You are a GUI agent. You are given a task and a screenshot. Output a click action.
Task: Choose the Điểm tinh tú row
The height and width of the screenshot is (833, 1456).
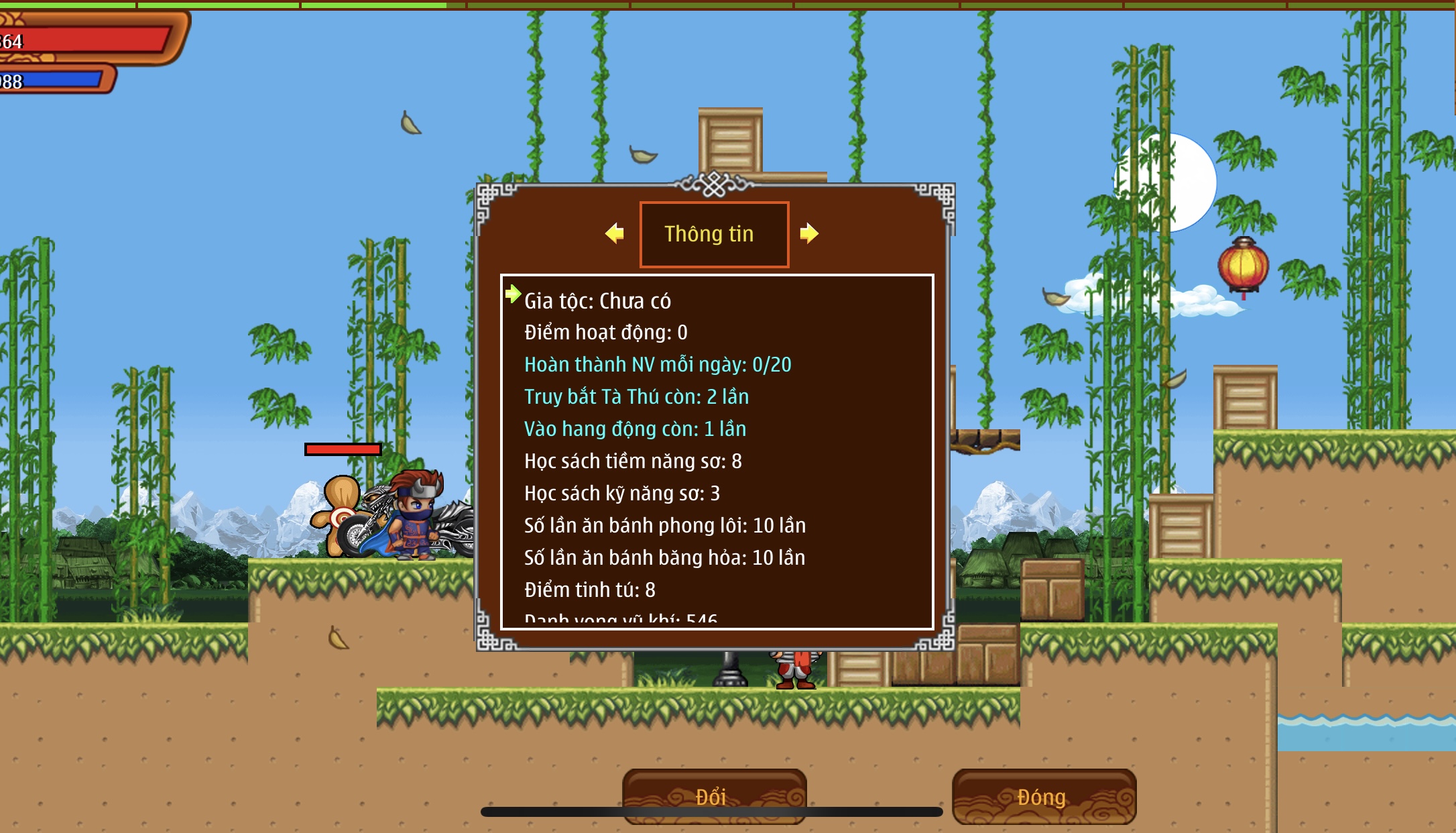tap(589, 590)
